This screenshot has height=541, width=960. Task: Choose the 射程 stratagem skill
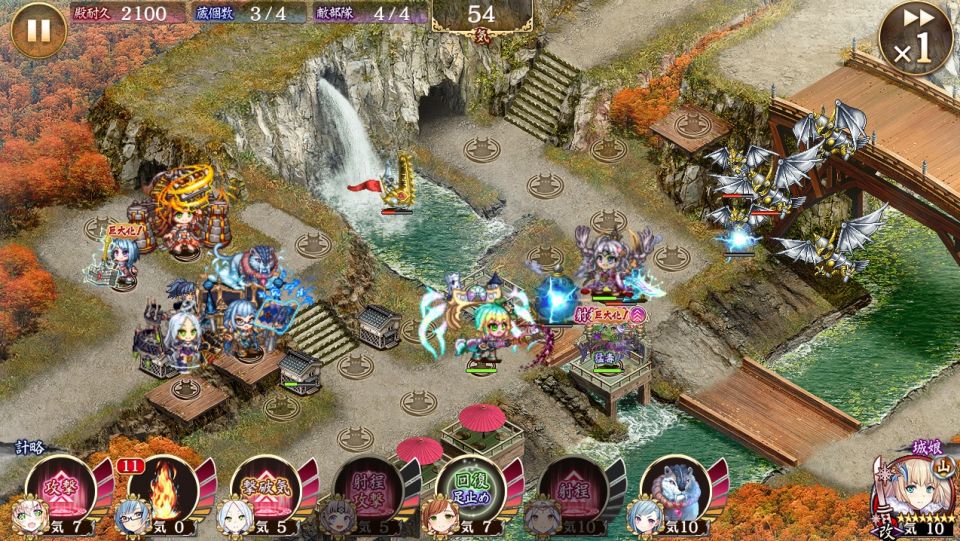(x=573, y=489)
